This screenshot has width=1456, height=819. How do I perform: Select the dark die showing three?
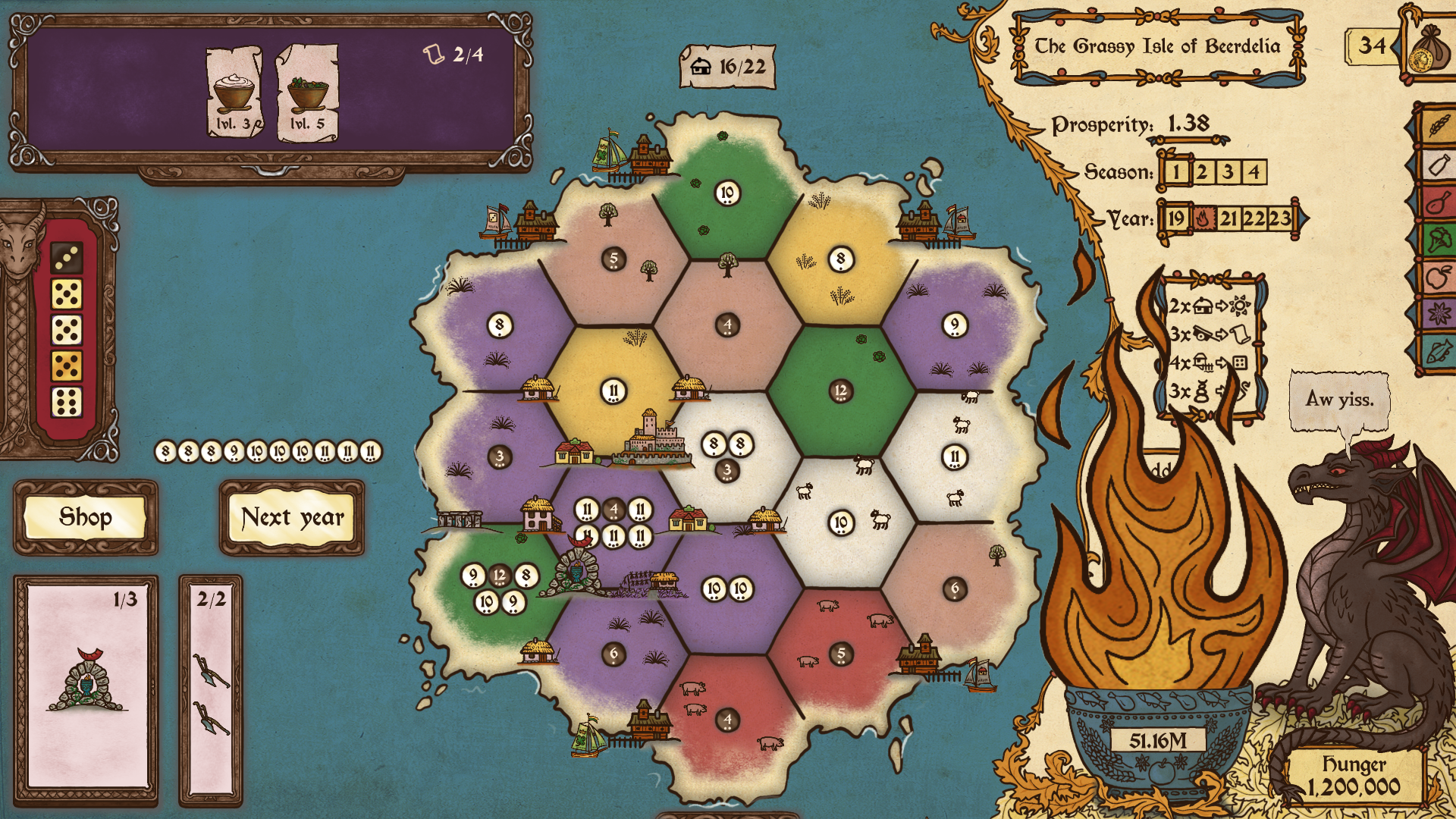point(67,258)
